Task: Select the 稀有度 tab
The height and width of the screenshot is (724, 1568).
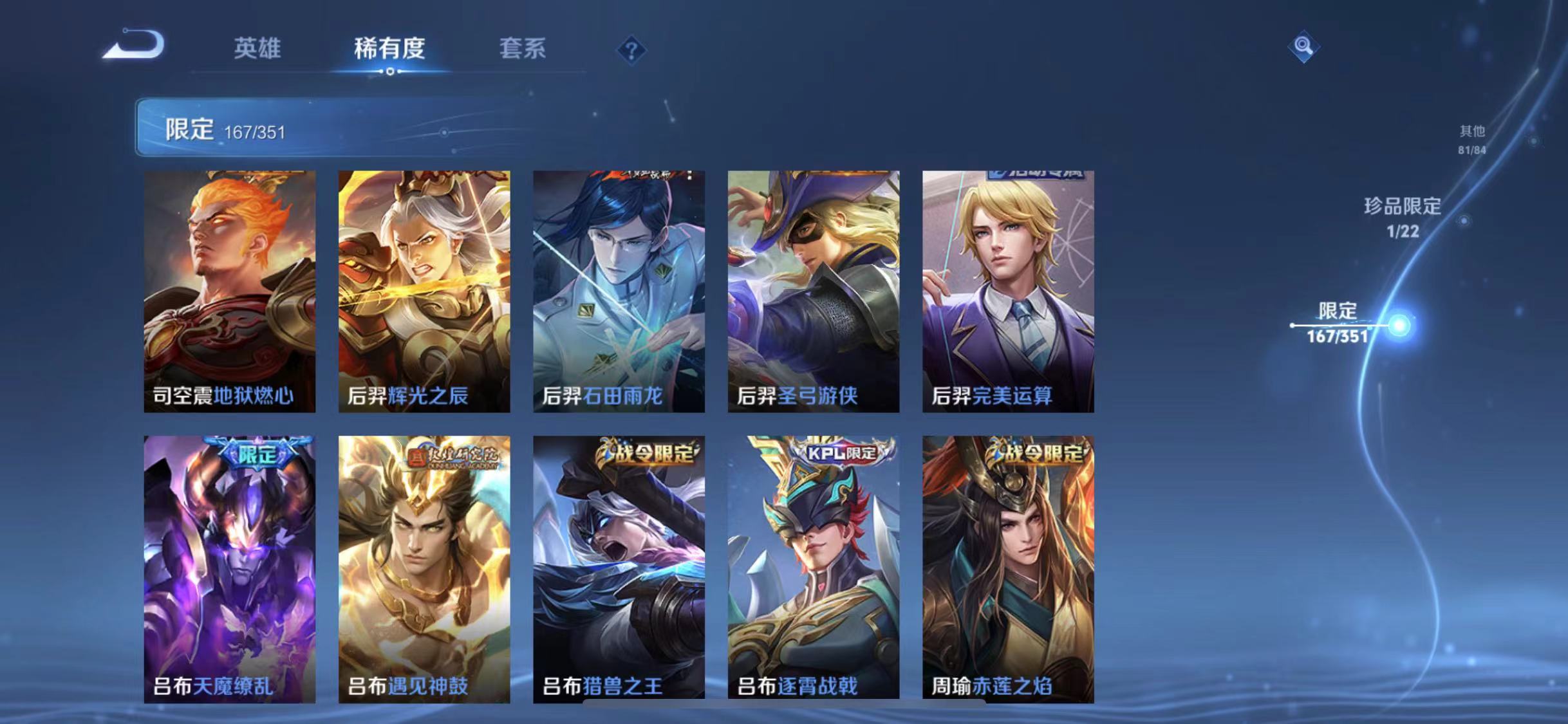Action: [x=389, y=50]
